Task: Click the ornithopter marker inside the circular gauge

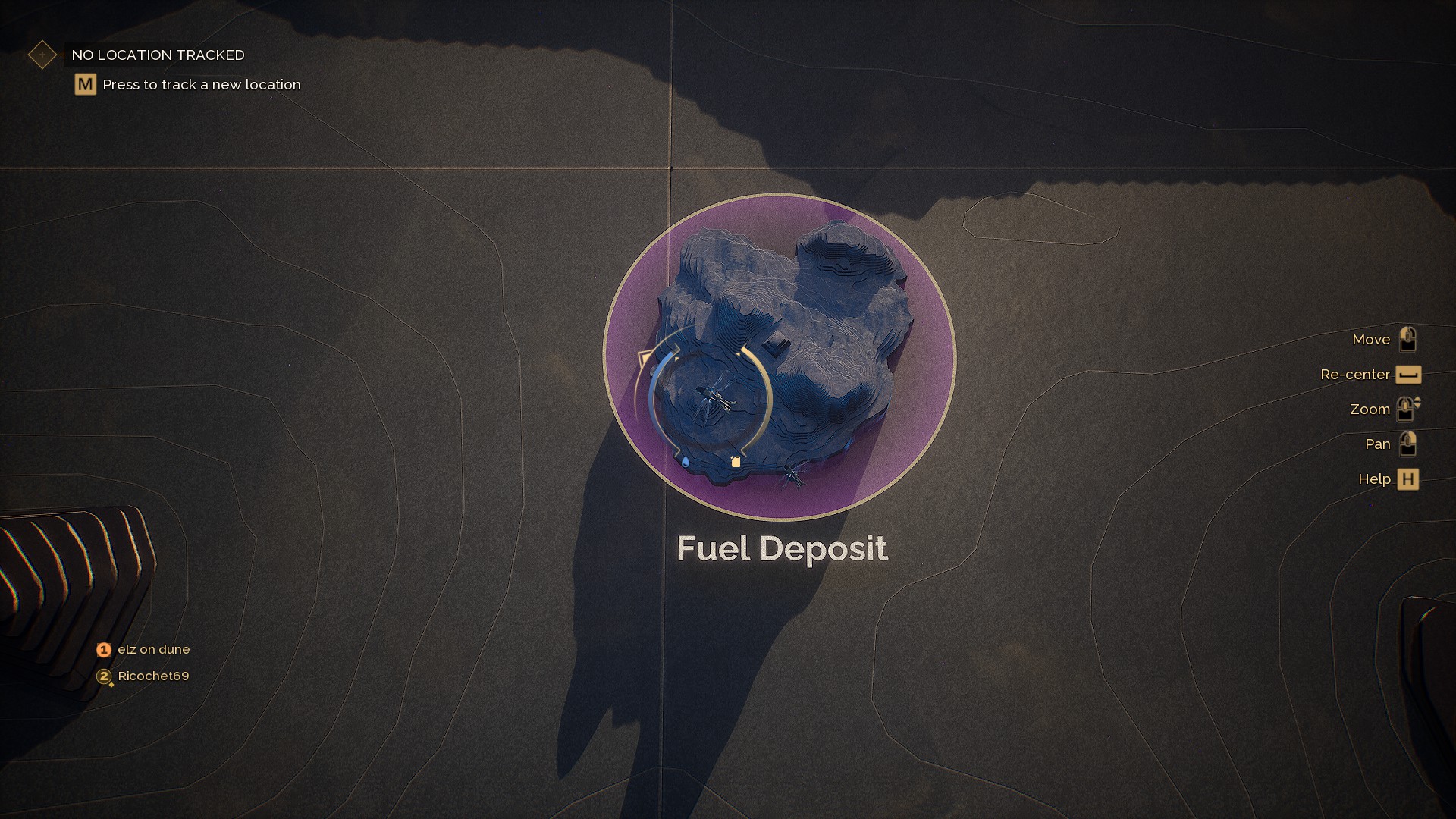Action: click(x=714, y=399)
